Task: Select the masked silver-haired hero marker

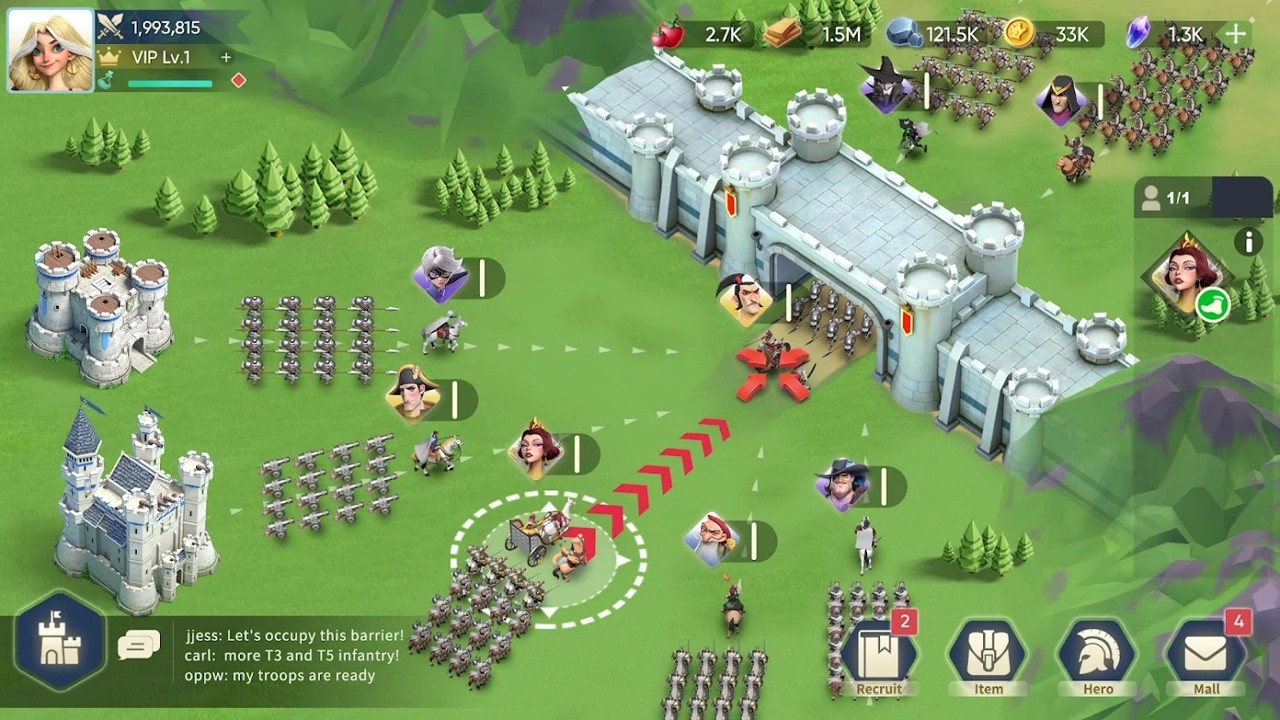Action: click(x=440, y=274)
